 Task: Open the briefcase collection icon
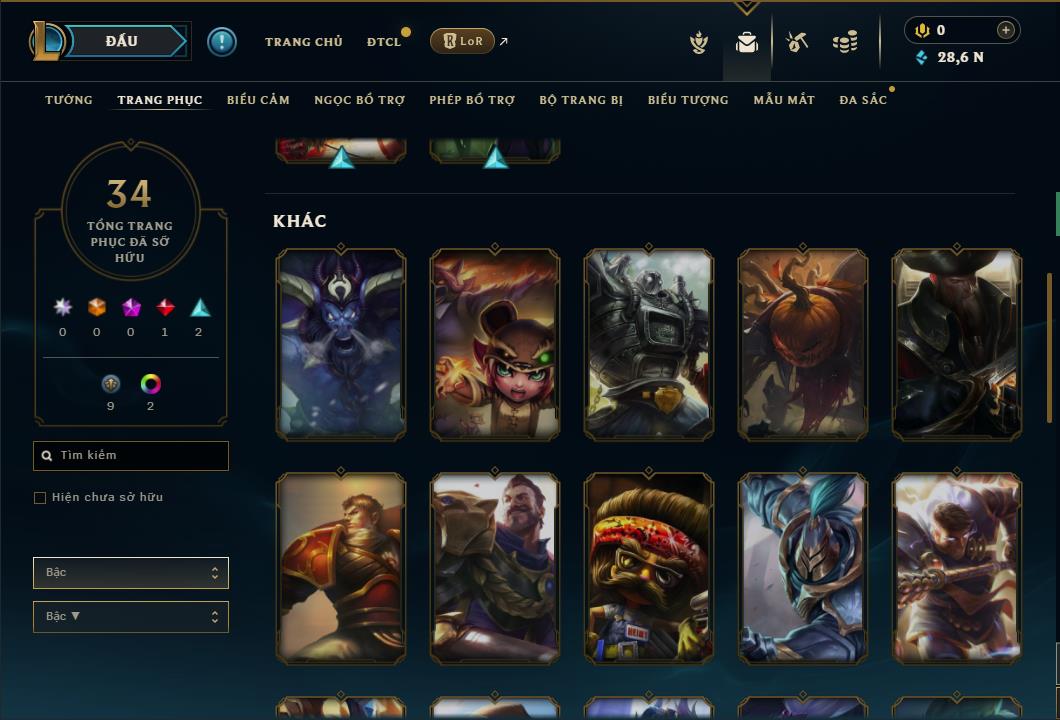point(746,42)
